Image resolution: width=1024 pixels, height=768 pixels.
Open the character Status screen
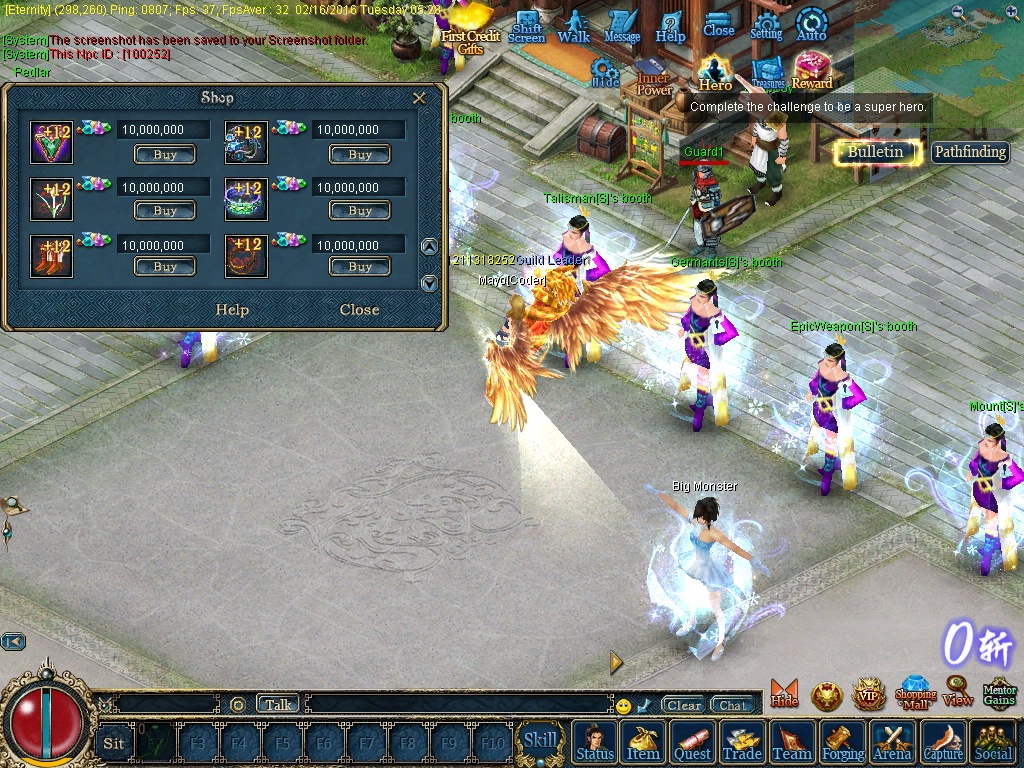(x=595, y=742)
